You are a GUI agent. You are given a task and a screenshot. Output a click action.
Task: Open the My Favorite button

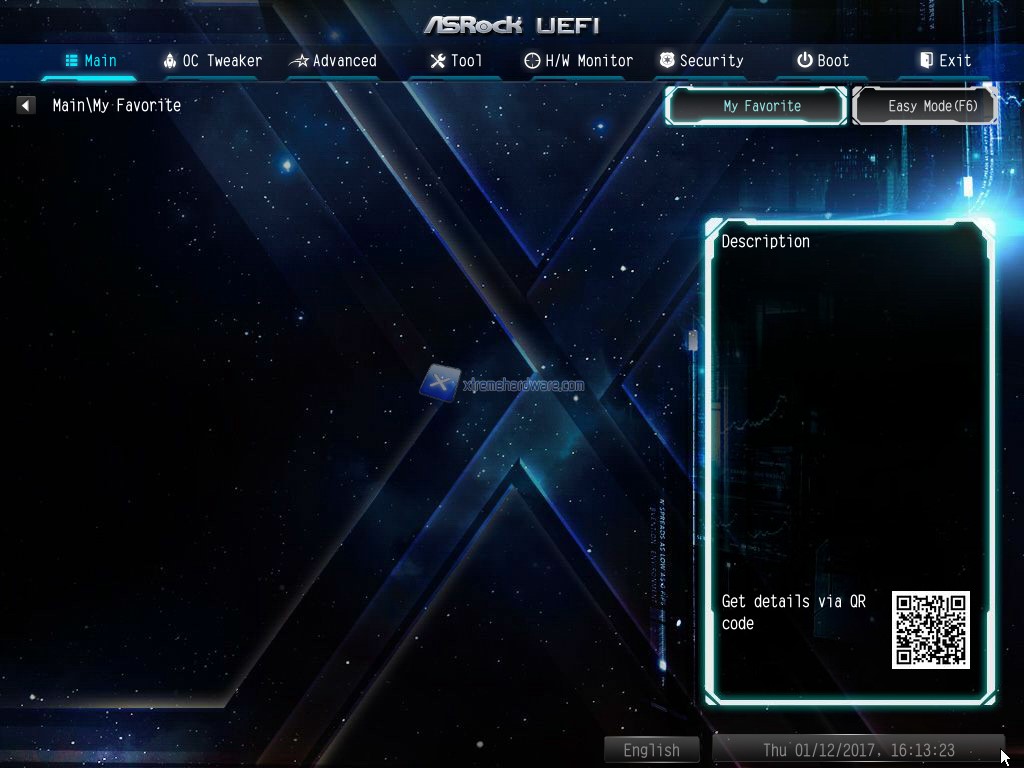point(756,106)
